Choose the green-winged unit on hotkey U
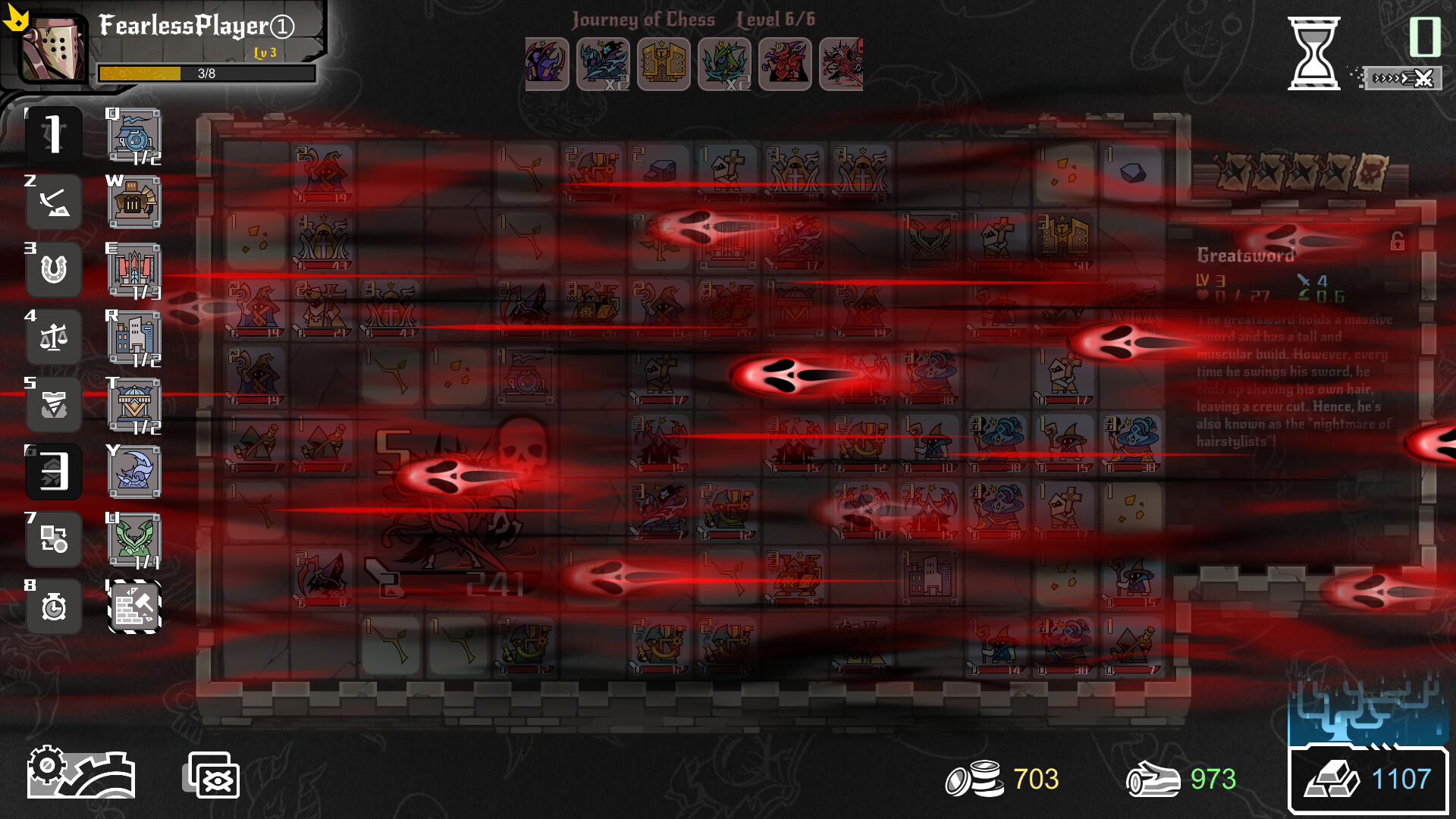Image resolution: width=1456 pixels, height=819 pixels. (x=134, y=539)
